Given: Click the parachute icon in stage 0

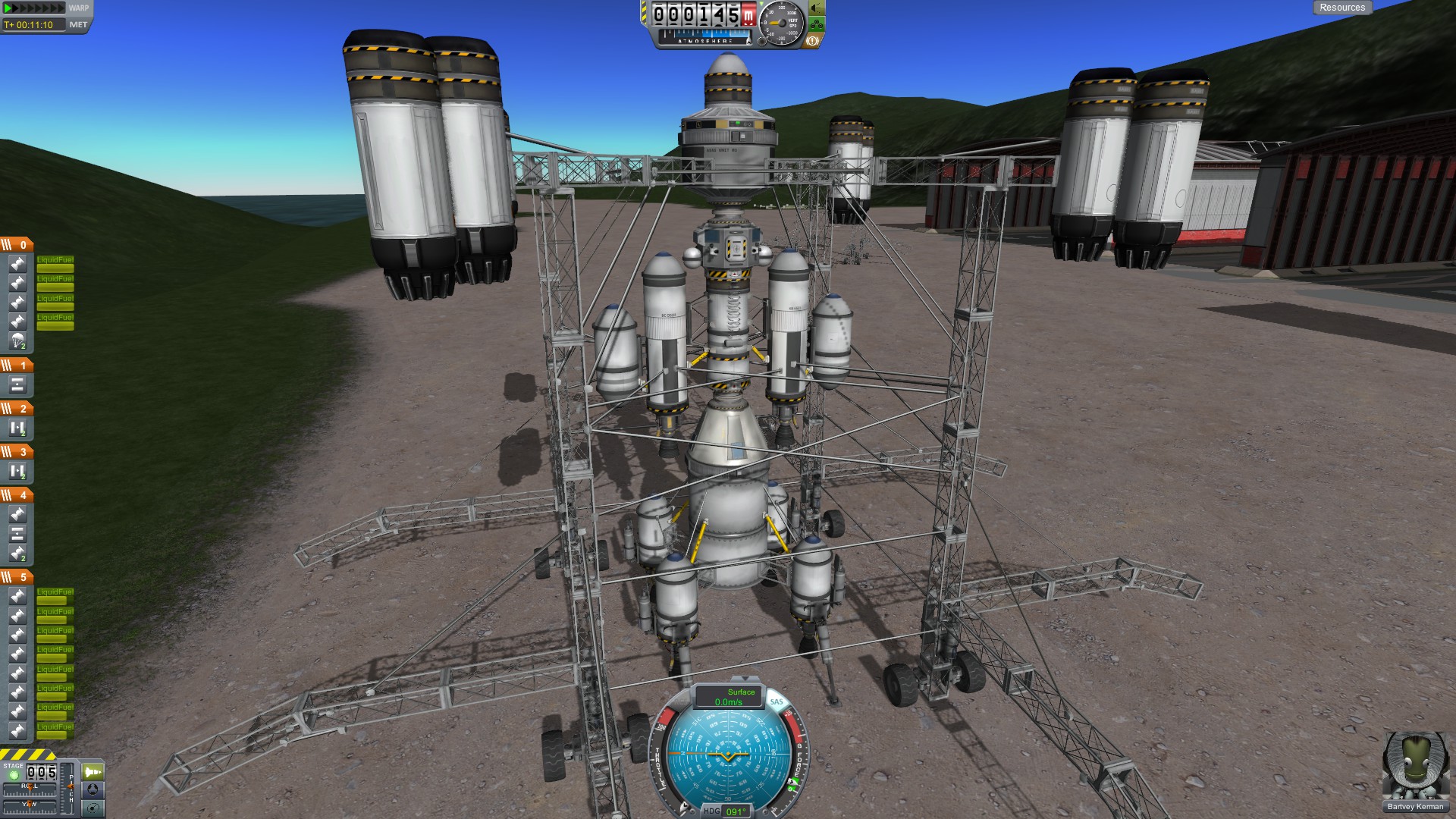Looking at the screenshot, I should (17, 340).
